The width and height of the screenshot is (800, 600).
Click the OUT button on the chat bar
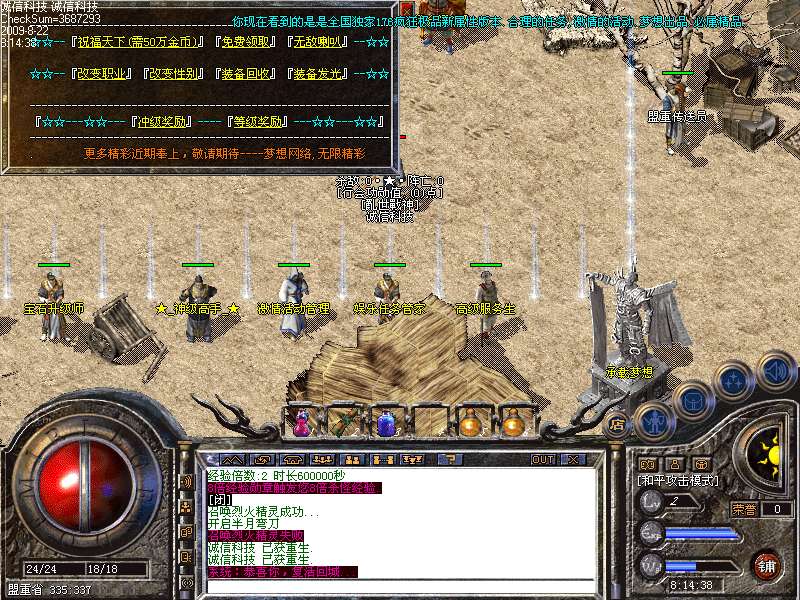tap(543, 459)
